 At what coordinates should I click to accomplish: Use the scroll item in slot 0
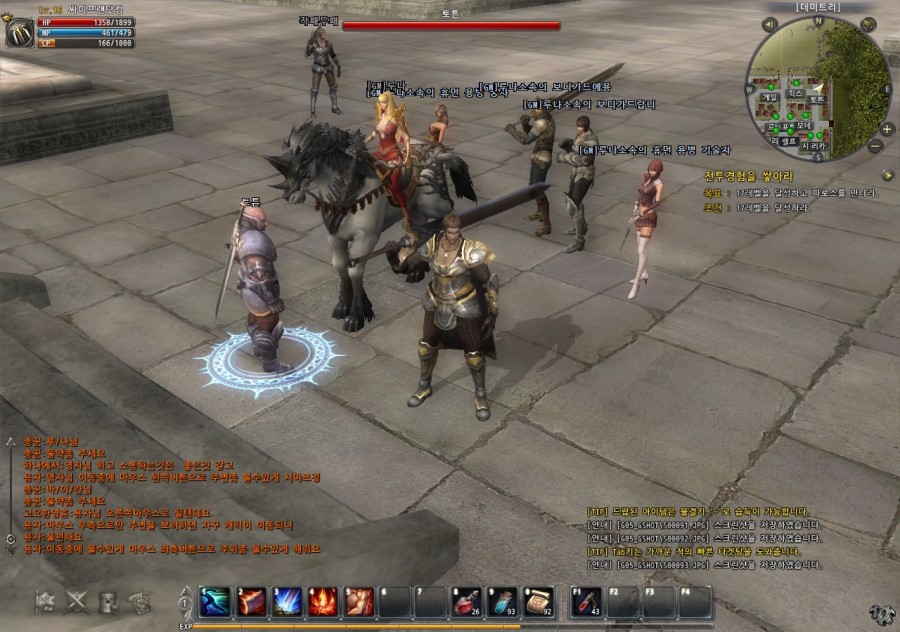(x=539, y=601)
